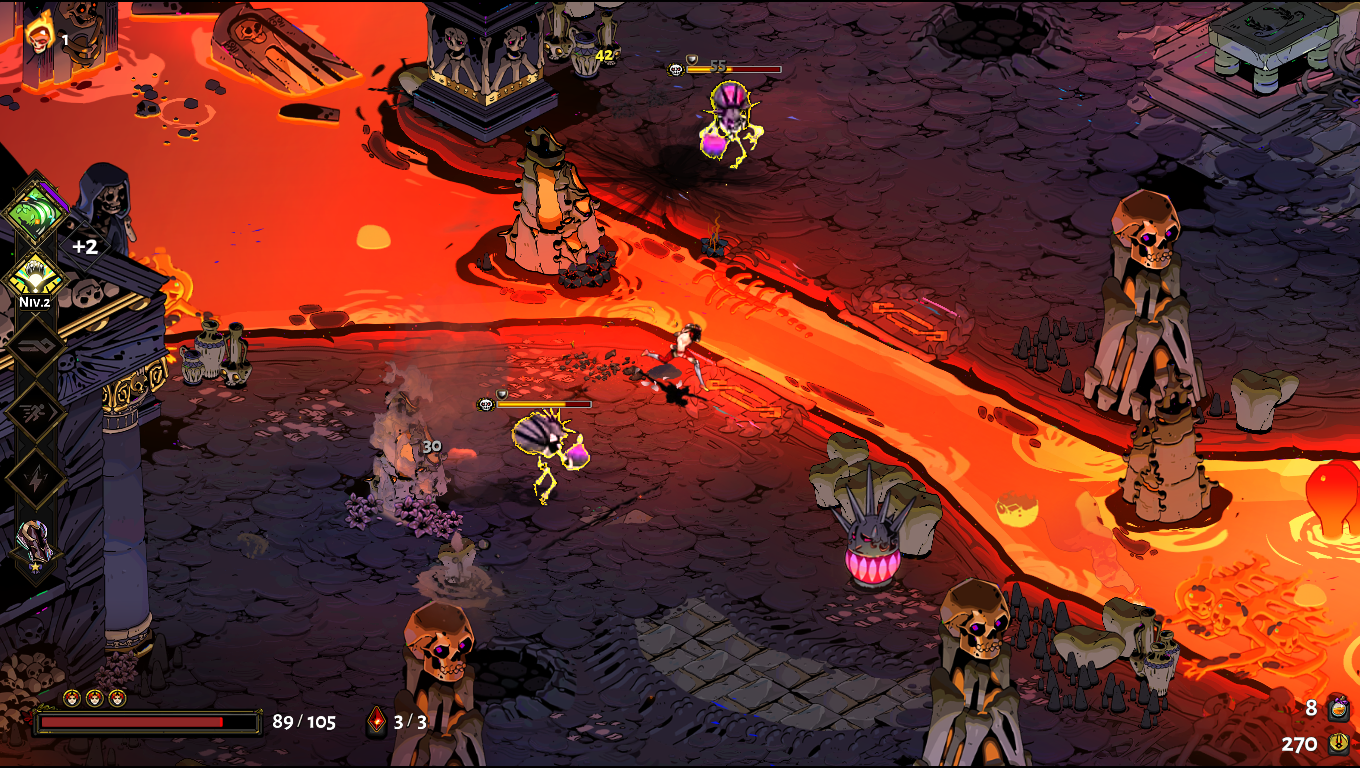Click the yellow Niv.2 boon slot
Image resolution: width=1360 pixels, height=768 pixels.
[35, 274]
